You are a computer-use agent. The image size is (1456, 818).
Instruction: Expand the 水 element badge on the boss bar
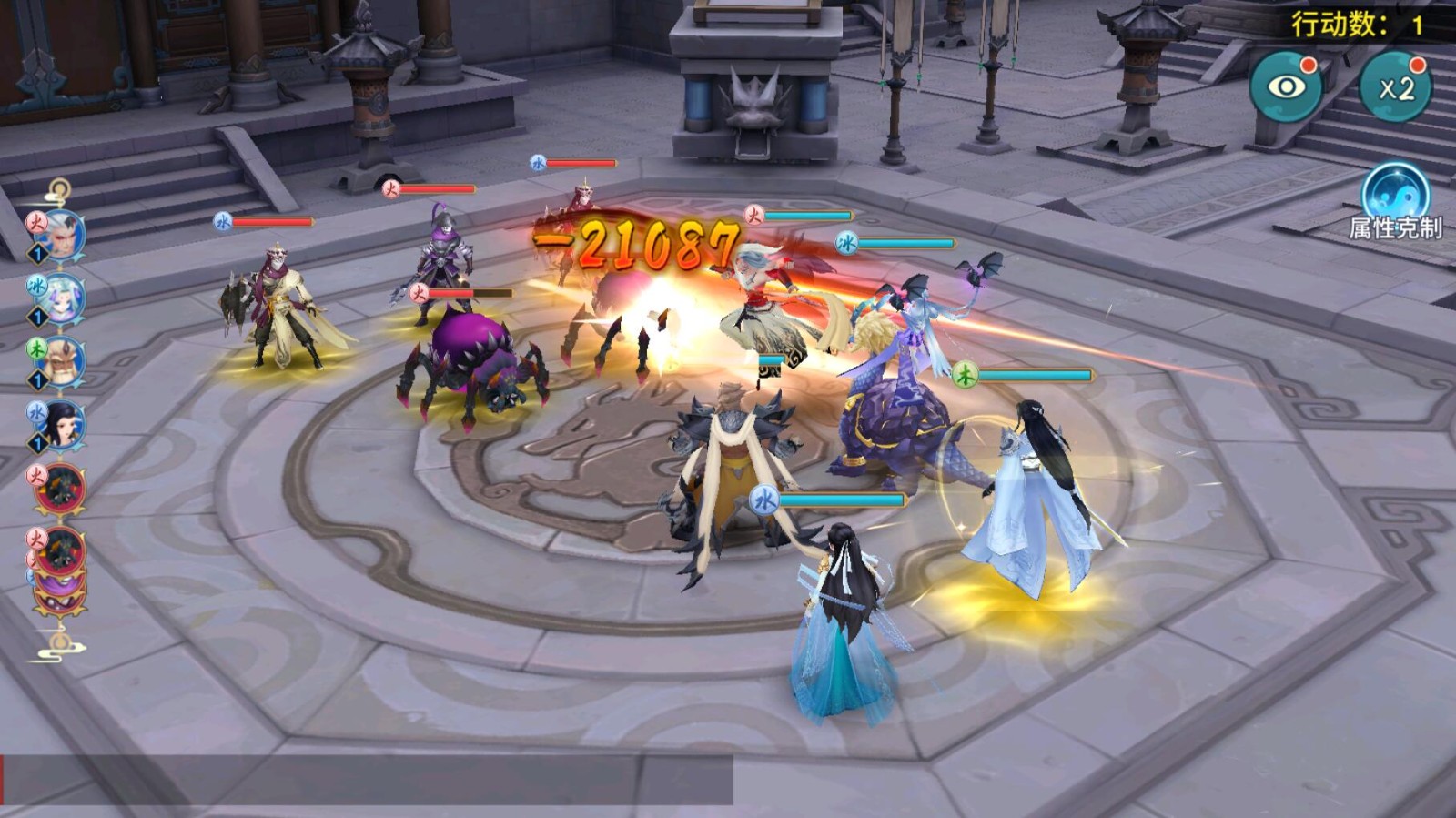click(x=763, y=500)
